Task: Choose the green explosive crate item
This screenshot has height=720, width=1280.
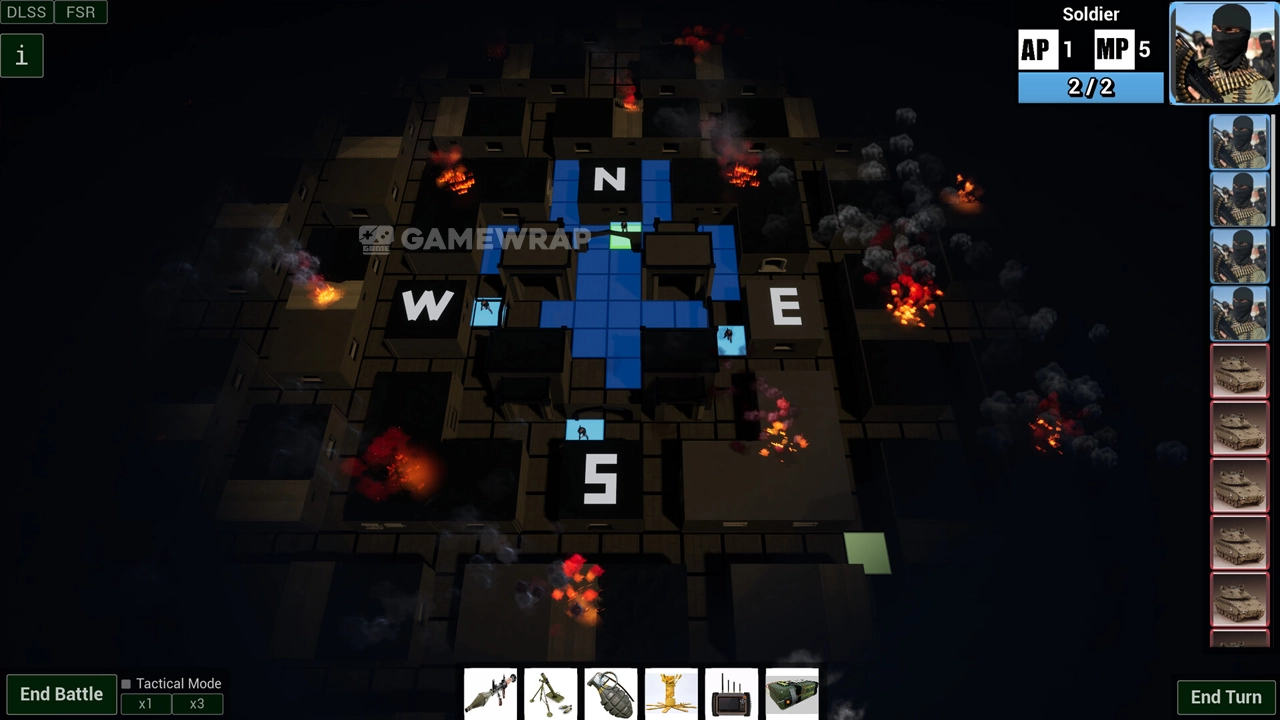Action: [x=792, y=693]
